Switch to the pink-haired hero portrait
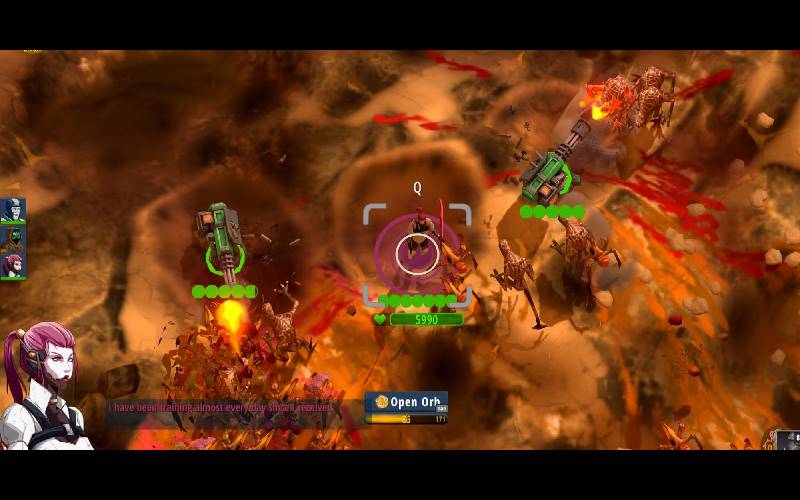The width and height of the screenshot is (800, 500). click(x=12, y=265)
